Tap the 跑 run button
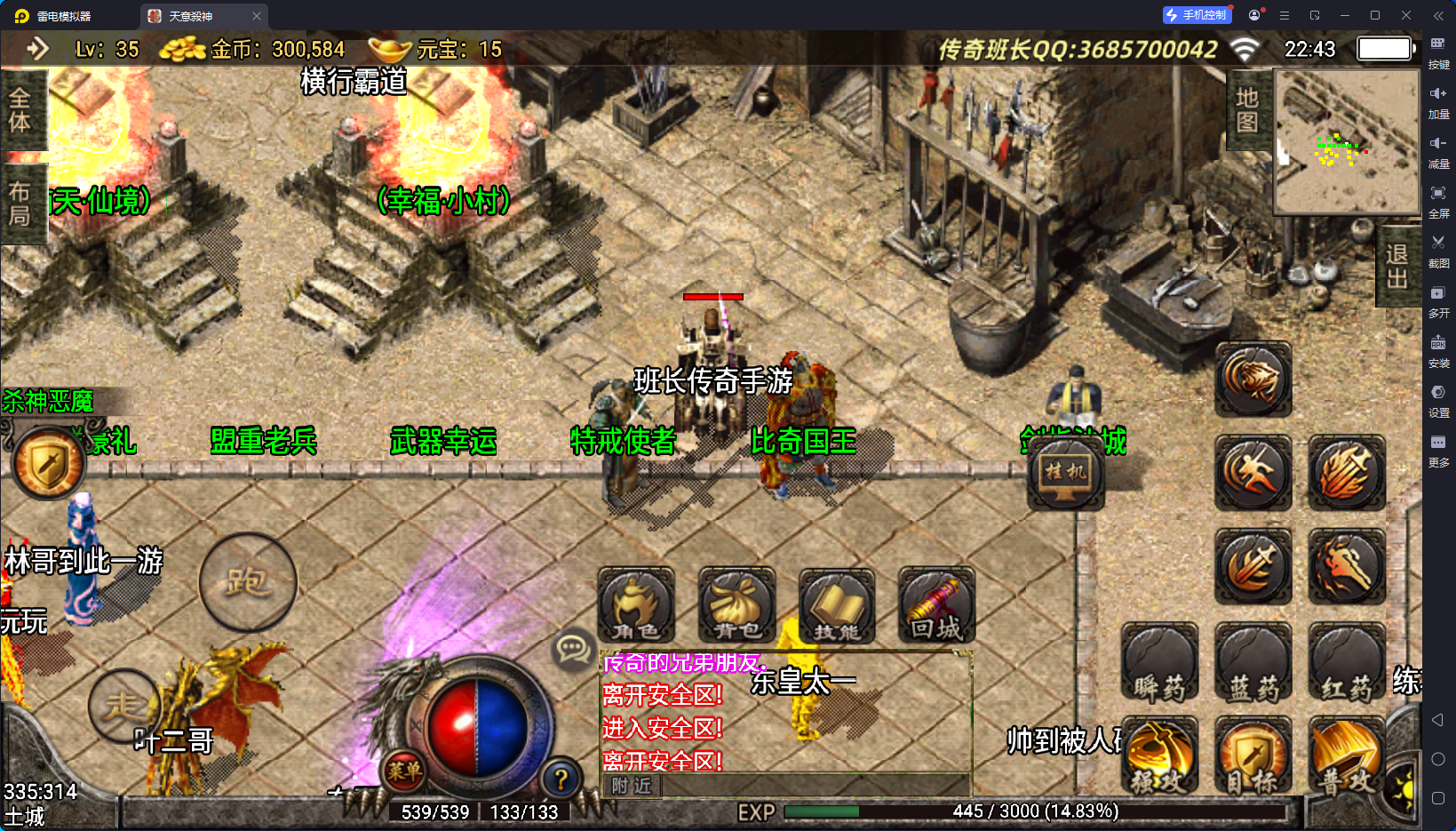This screenshot has width=1456, height=831. (x=248, y=582)
